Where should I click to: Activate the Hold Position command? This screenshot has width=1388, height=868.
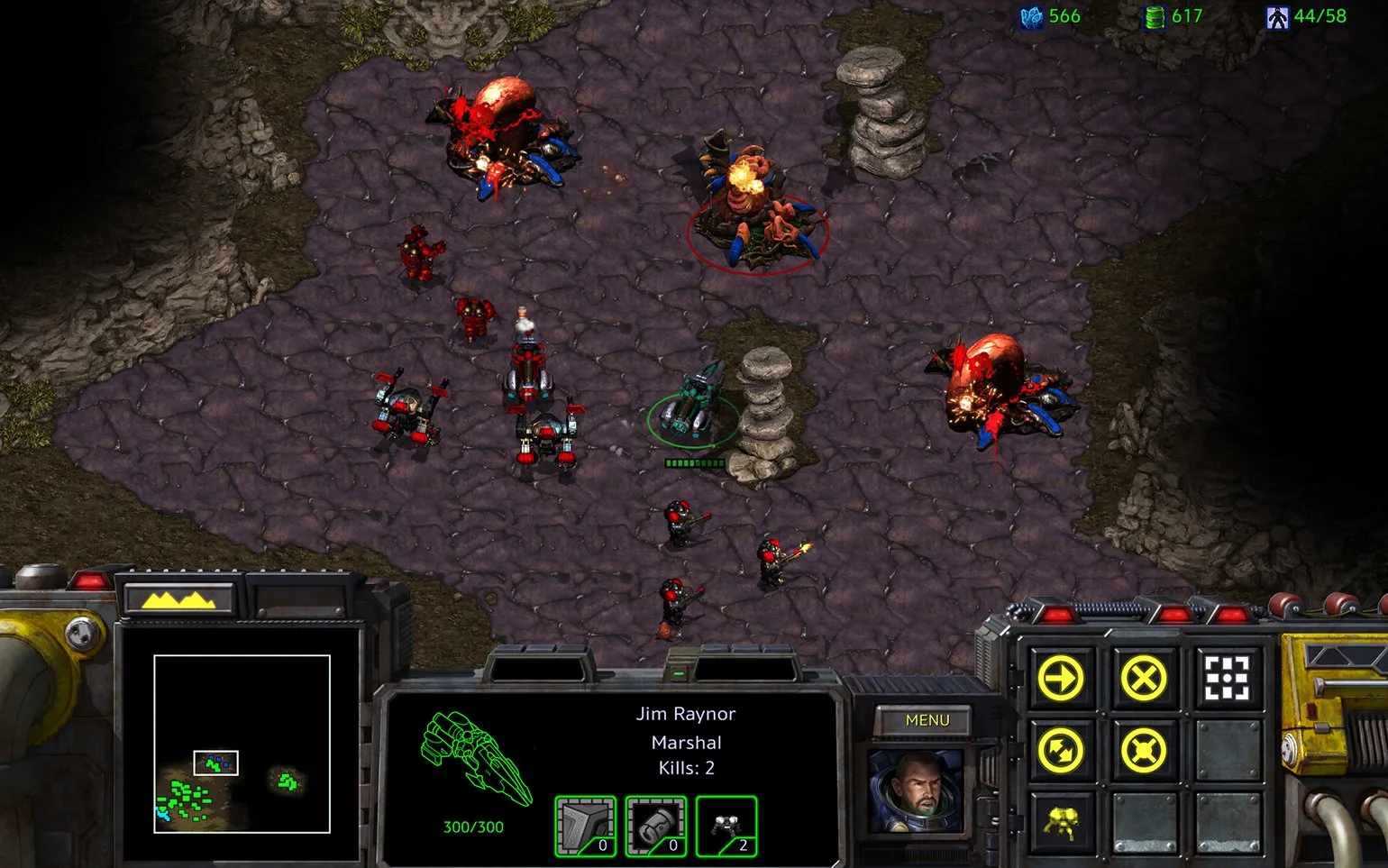1143,750
